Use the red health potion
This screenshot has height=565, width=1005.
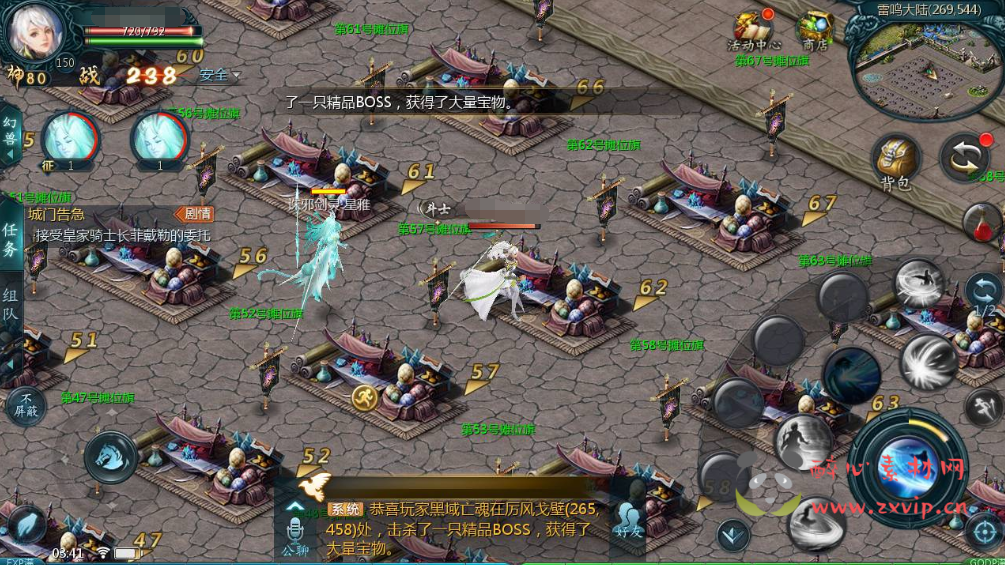(x=983, y=222)
